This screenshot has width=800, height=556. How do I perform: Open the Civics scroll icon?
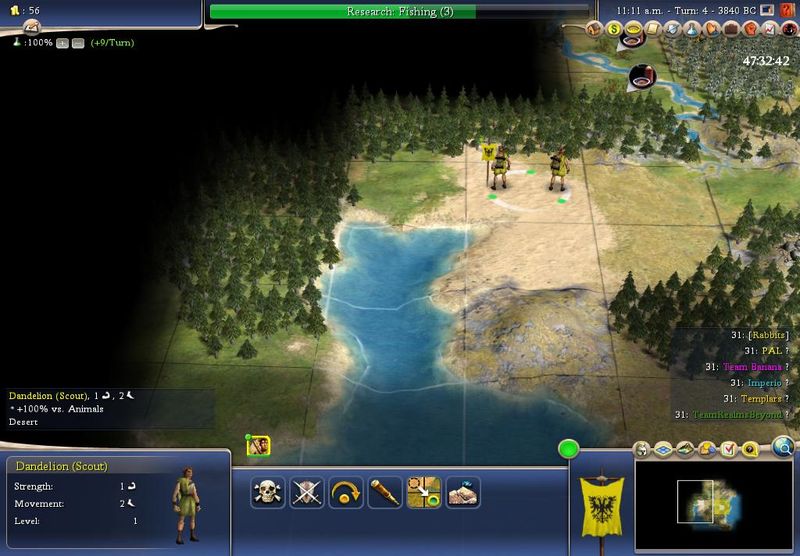(650, 27)
